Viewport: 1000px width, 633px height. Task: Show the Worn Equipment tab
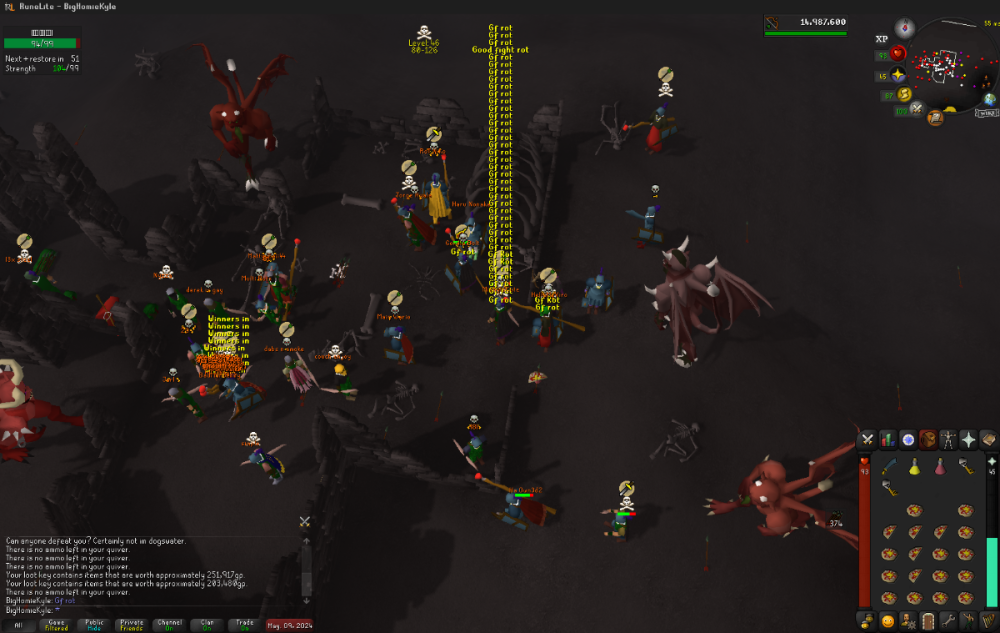pyautogui.click(x=948, y=439)
